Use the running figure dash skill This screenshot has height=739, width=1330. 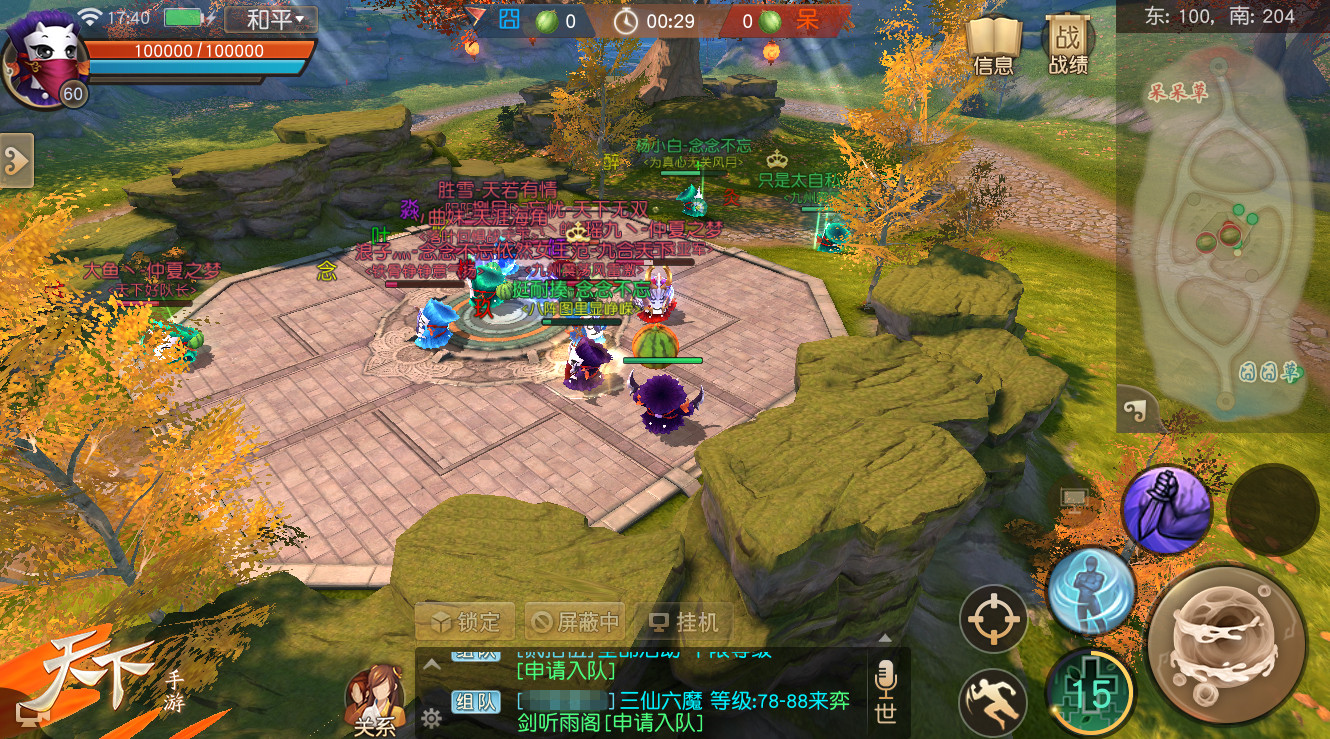point(993,702)
